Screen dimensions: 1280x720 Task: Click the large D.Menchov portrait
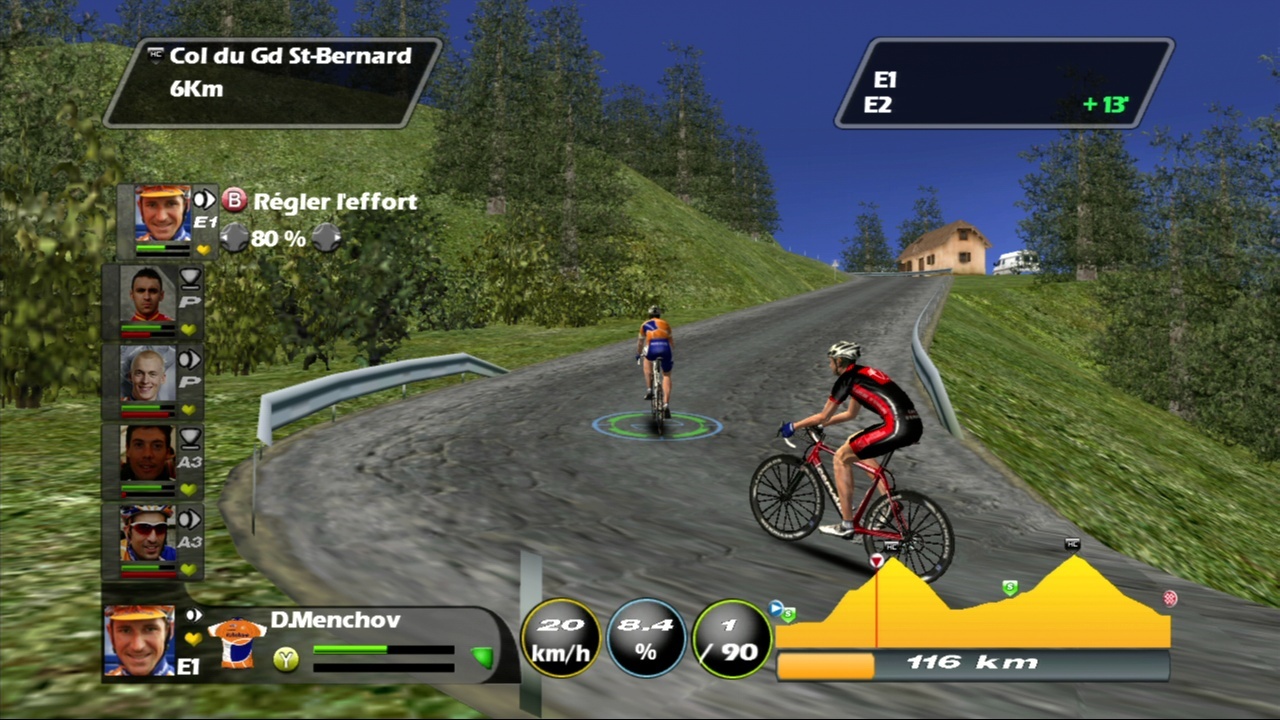[139, 640]
